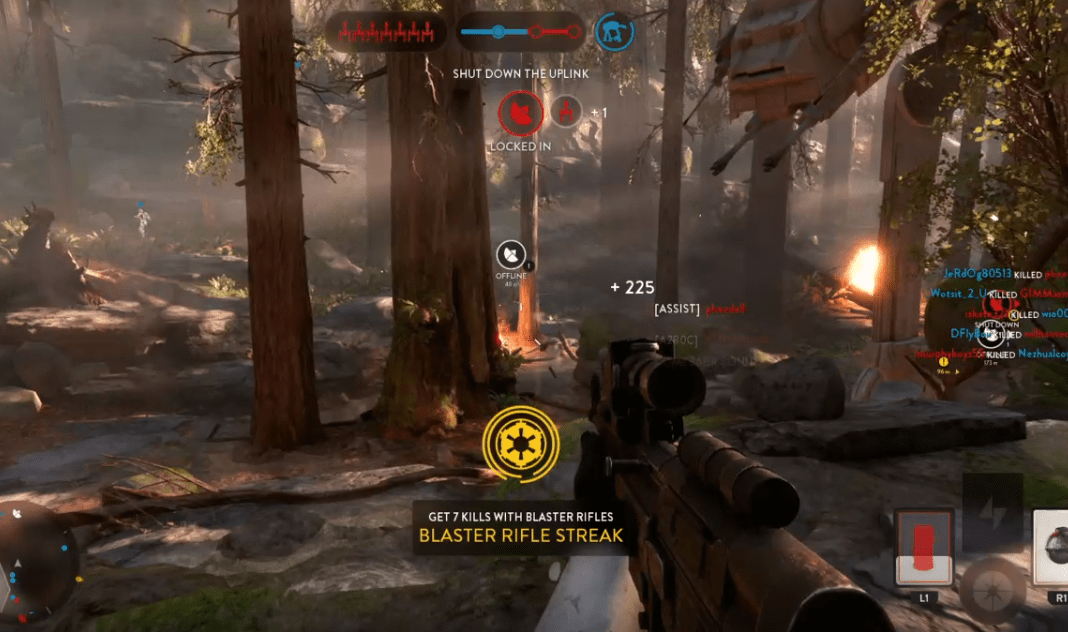Use the thermal grenade star card

(x=1050, y=550)
